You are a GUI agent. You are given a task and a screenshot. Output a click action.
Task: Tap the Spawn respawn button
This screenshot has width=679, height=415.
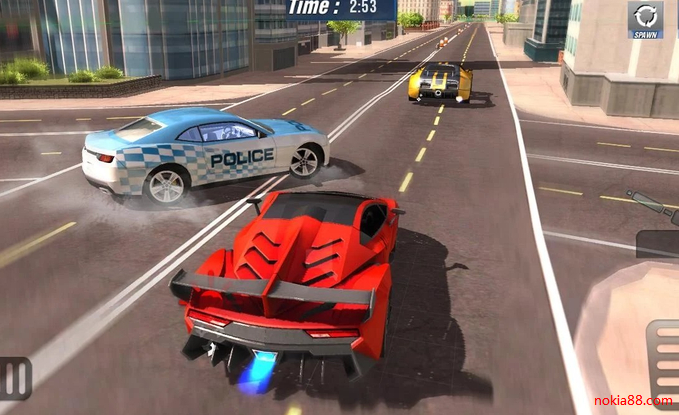pos(645,20)
